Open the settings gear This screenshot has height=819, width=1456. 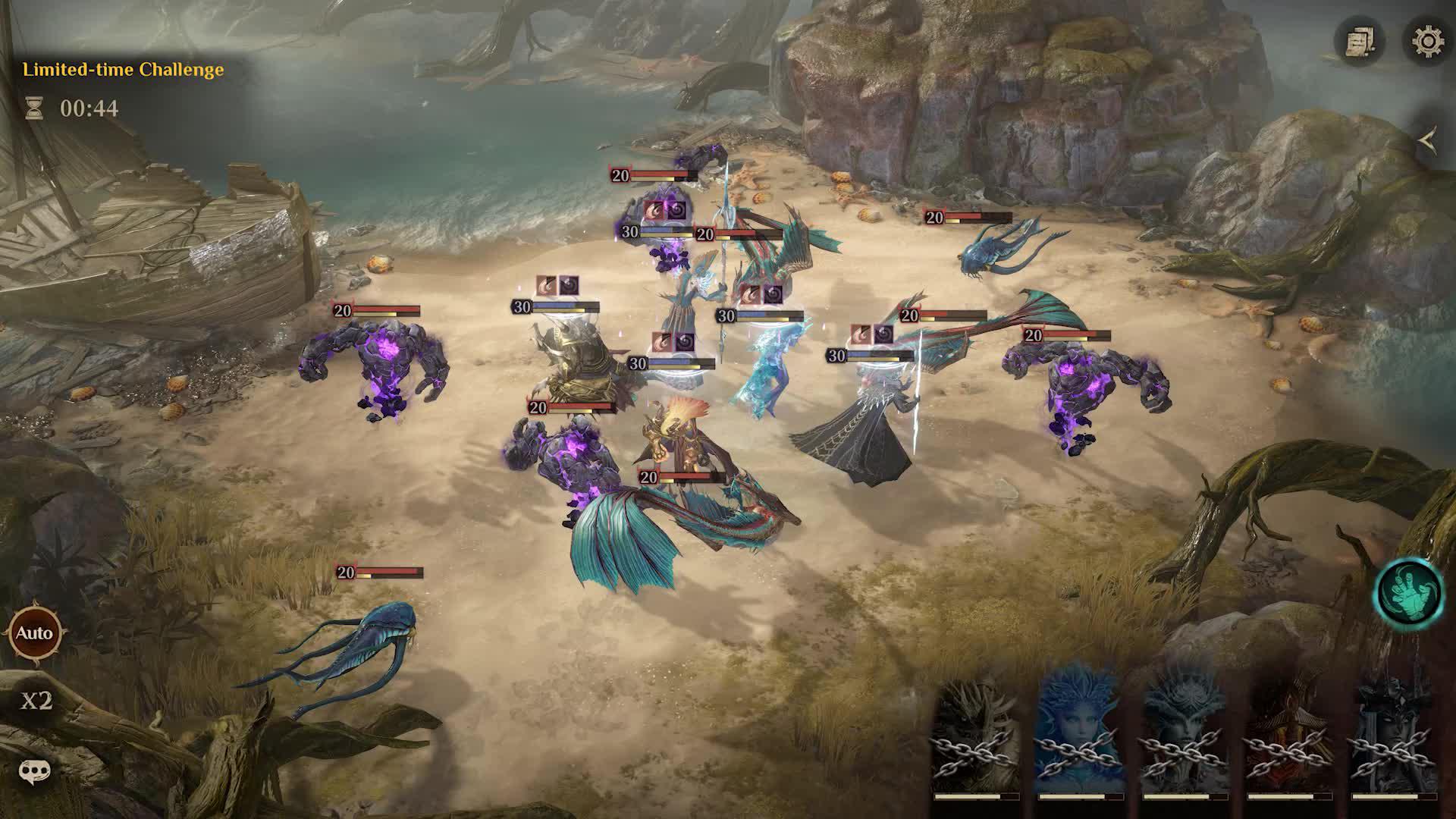coord(1427,40)
